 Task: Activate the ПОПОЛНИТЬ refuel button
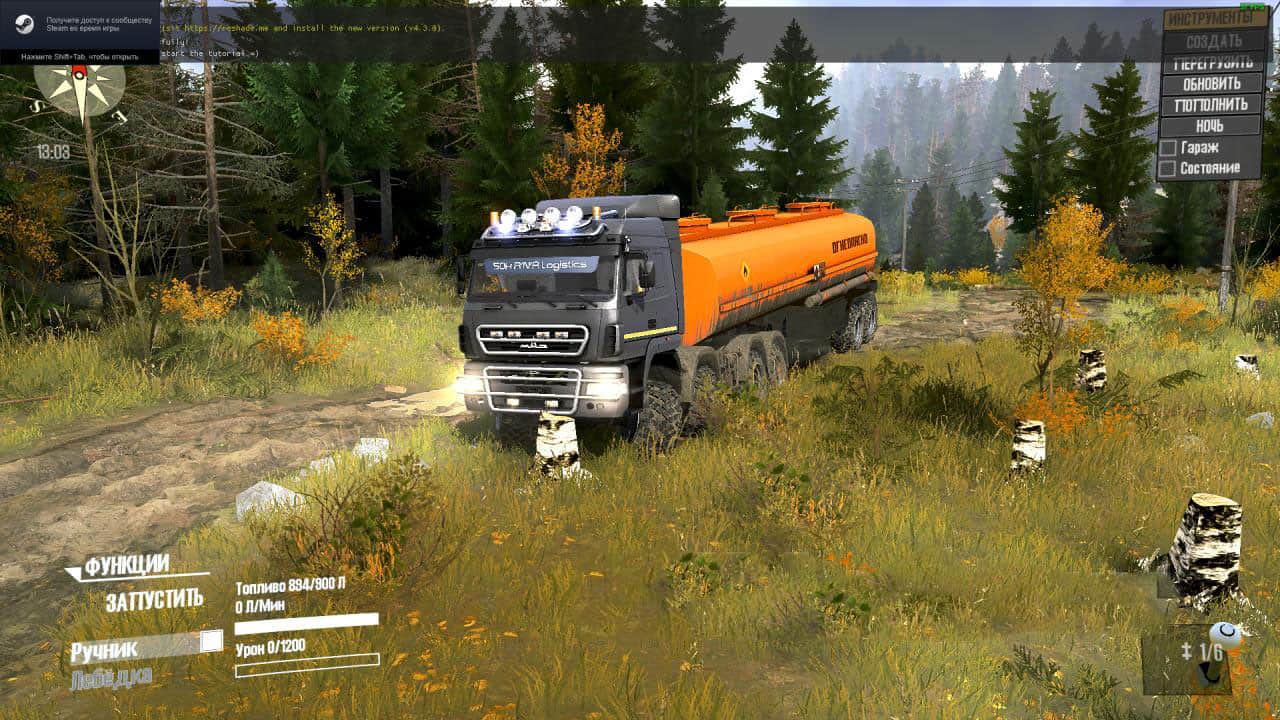(x=1212, y=104)
